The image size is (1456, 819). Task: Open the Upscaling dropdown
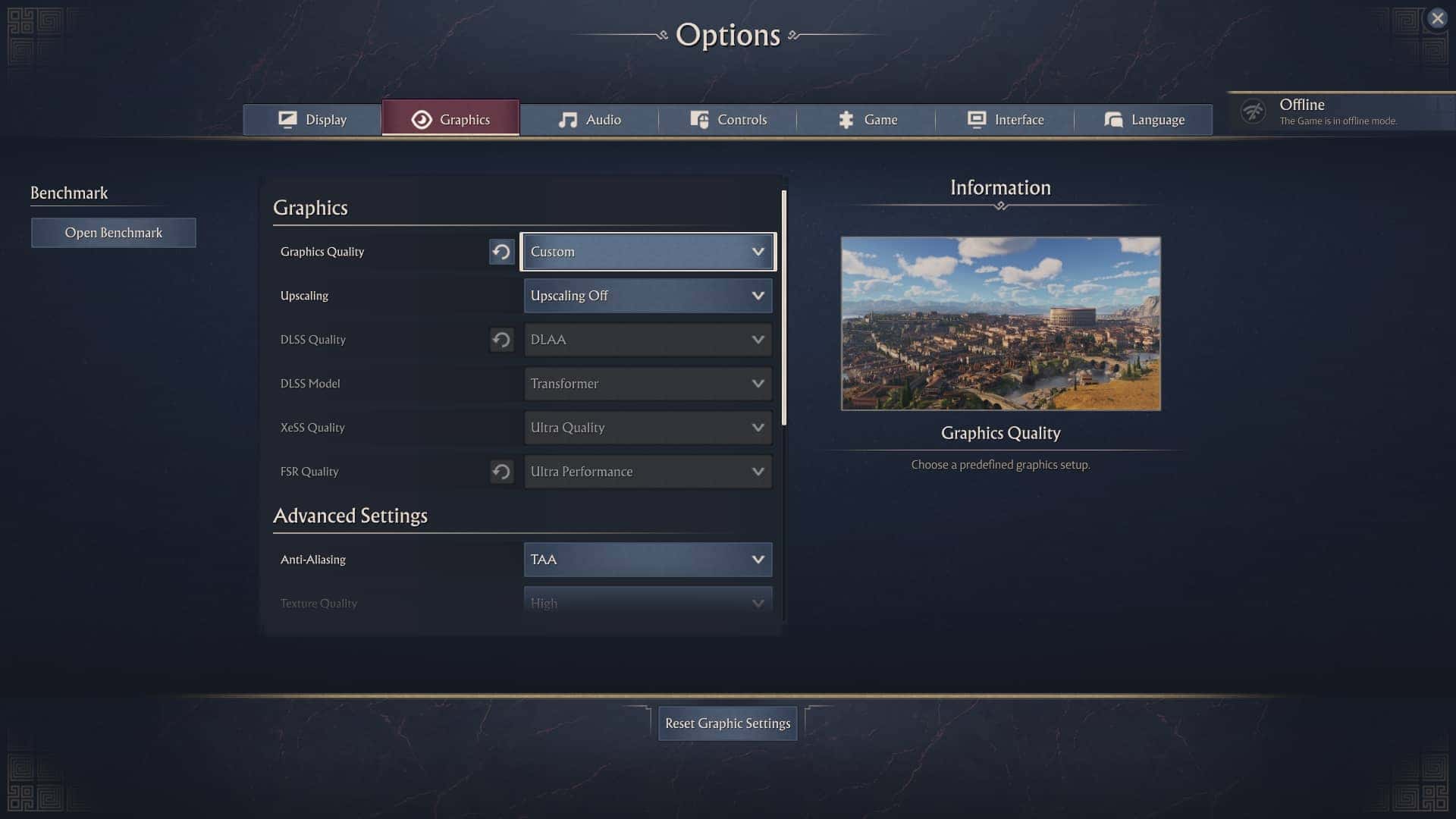point(648,296)
